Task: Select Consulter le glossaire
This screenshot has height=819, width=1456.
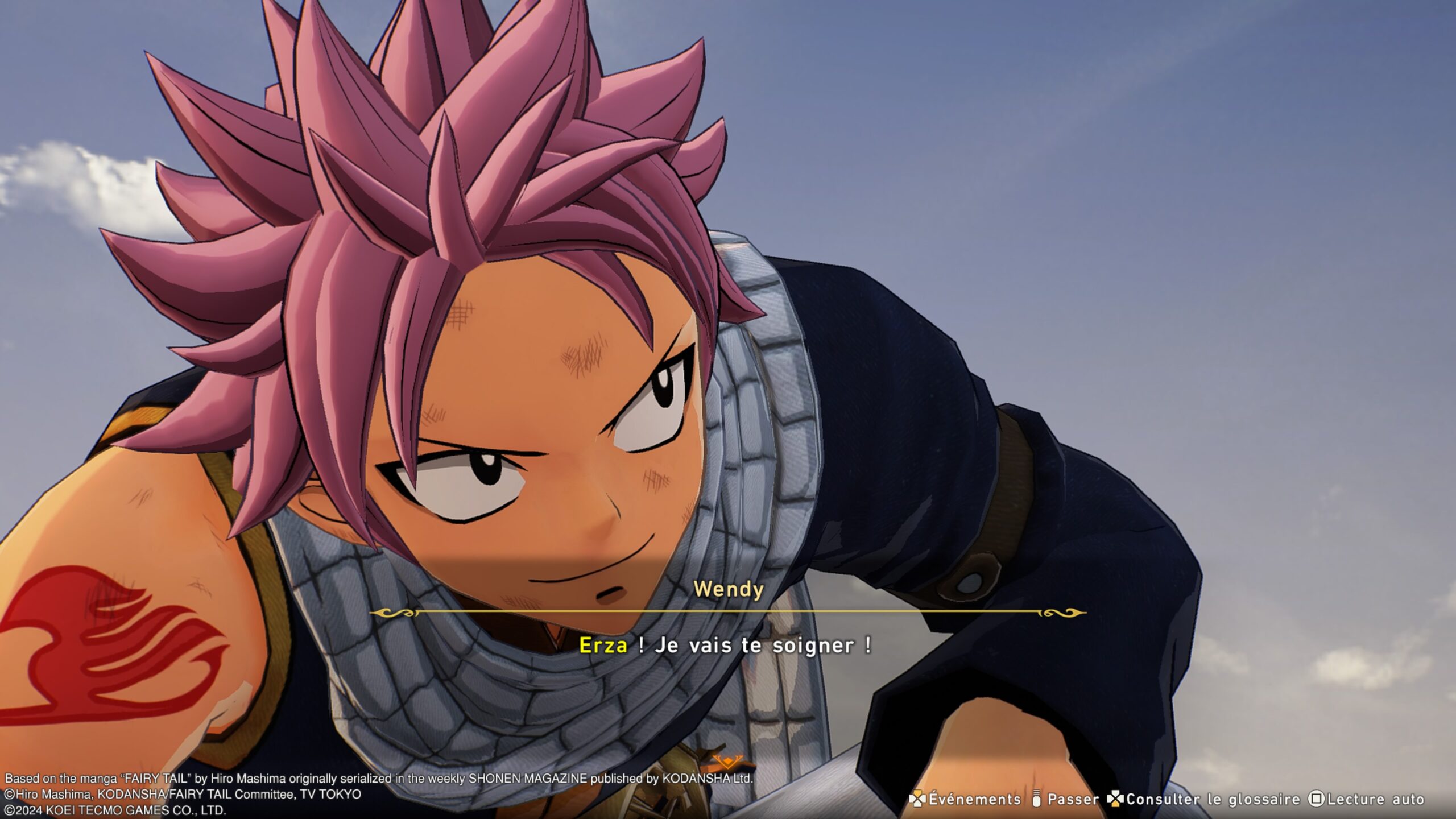Action: pos(1205,799)
